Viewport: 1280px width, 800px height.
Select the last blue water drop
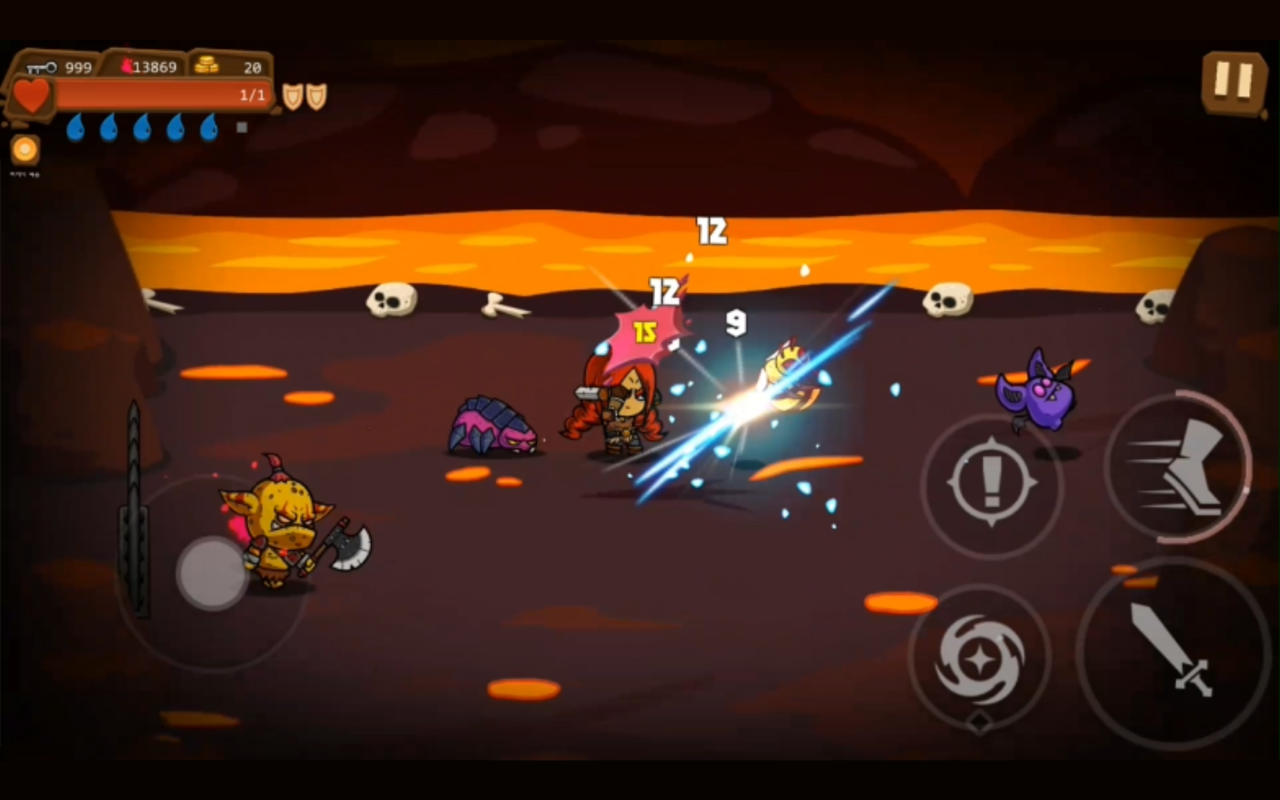pos(211,128)
